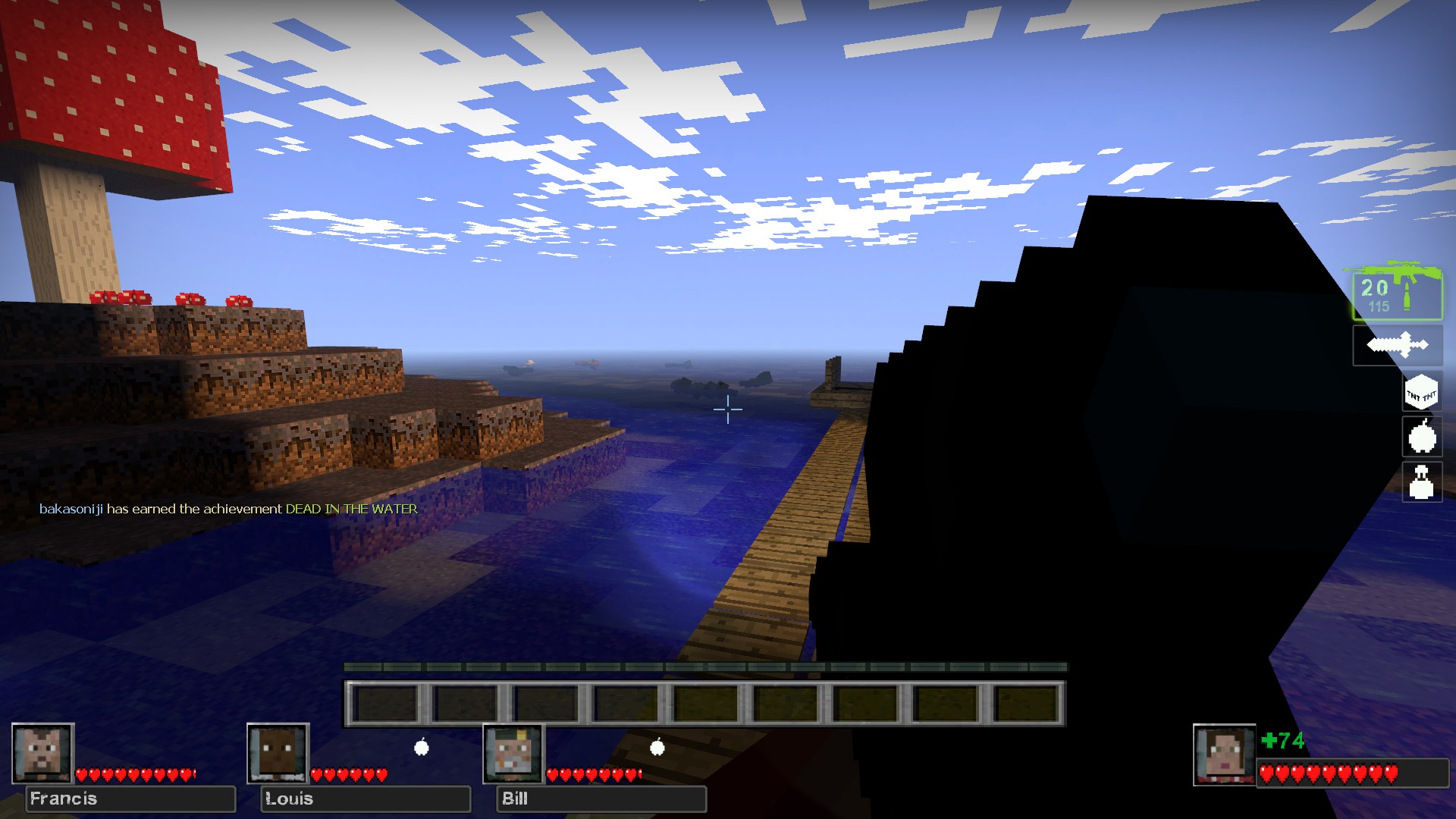Viewport: 1456px width, 819px height.
Task: Select the Louis name plate
Action: pos(366,799)
